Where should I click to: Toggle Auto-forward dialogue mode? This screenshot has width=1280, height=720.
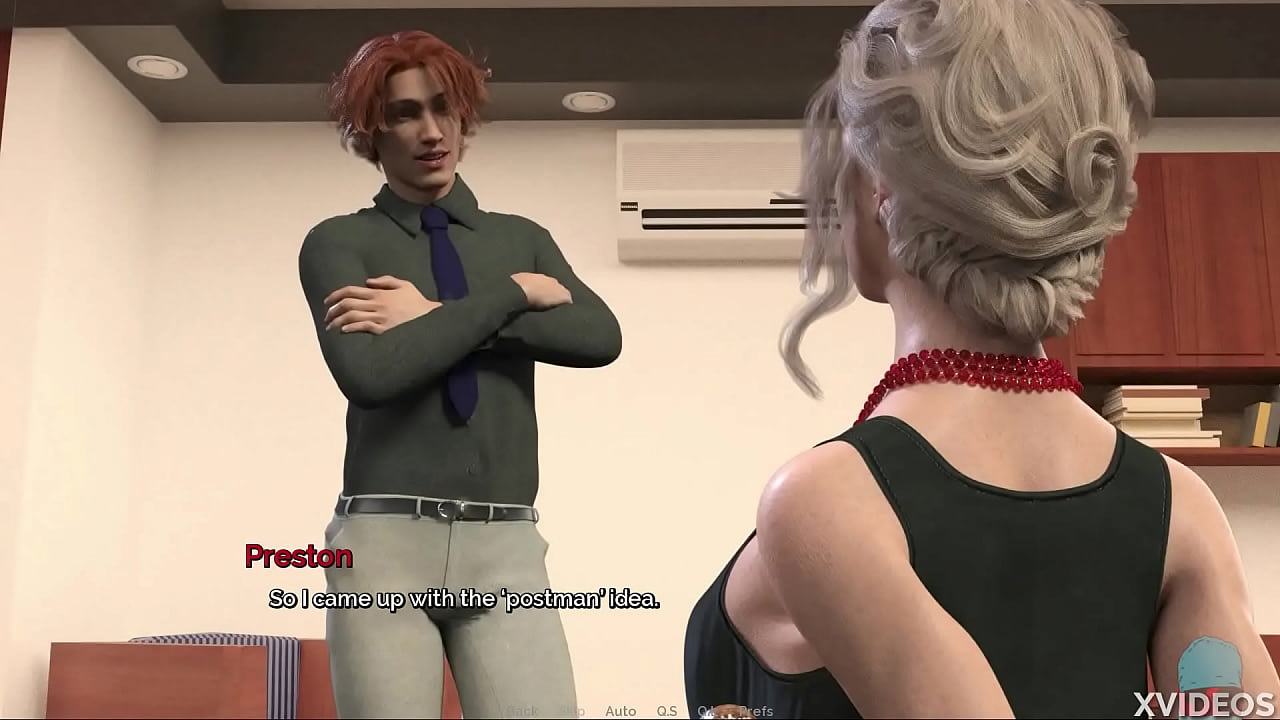[x=620, y=710]
